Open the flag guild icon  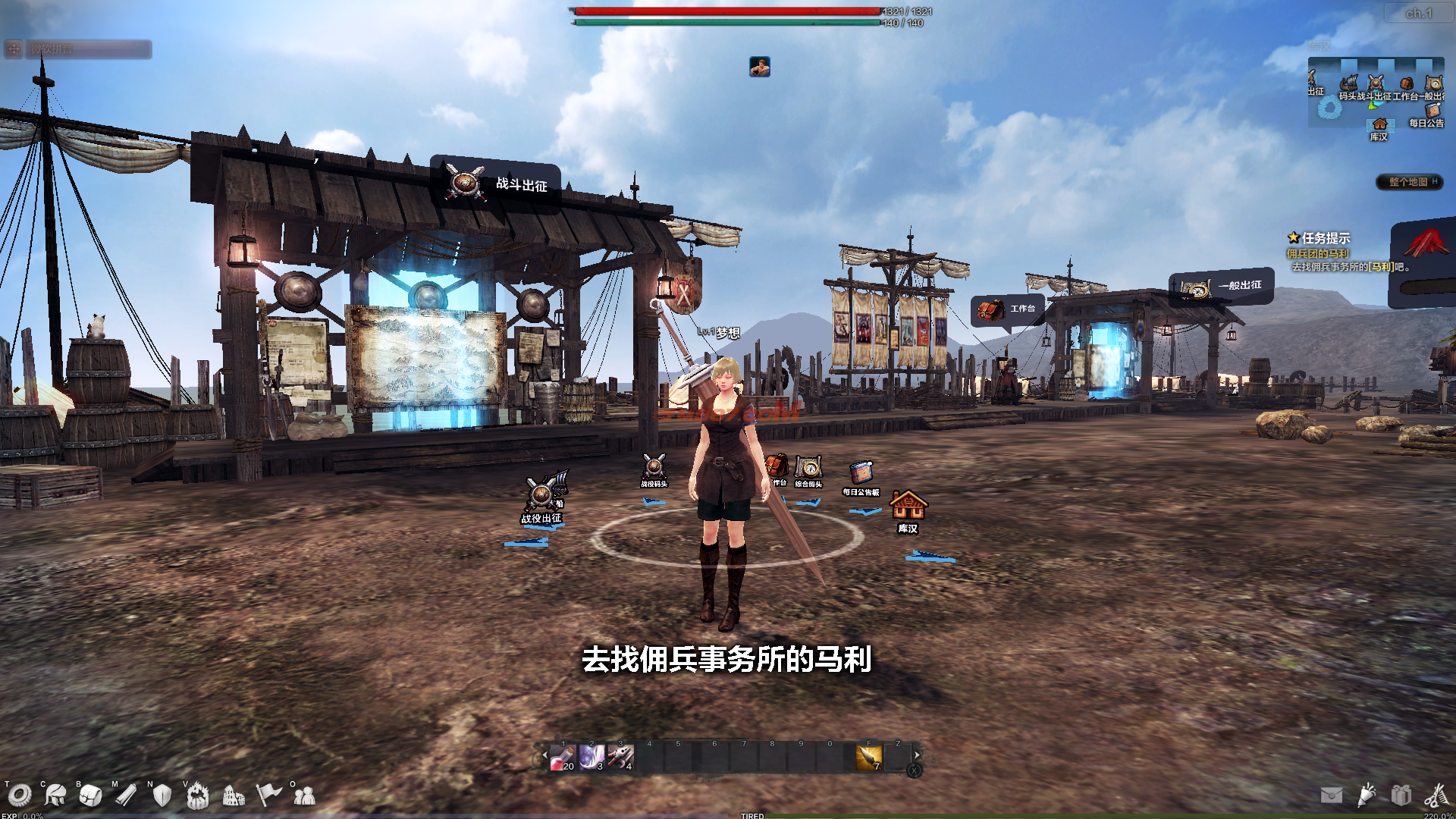(268, 795)
